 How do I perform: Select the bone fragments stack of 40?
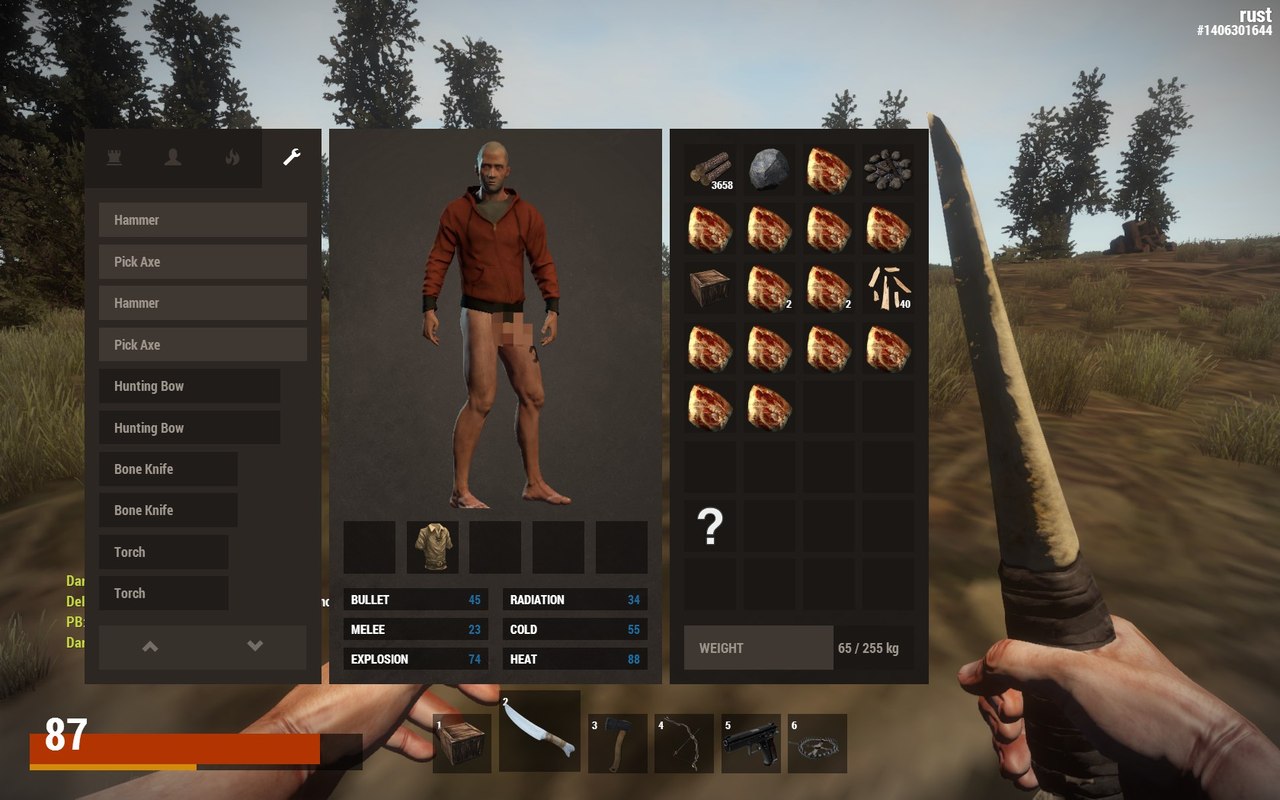[888, 288]
